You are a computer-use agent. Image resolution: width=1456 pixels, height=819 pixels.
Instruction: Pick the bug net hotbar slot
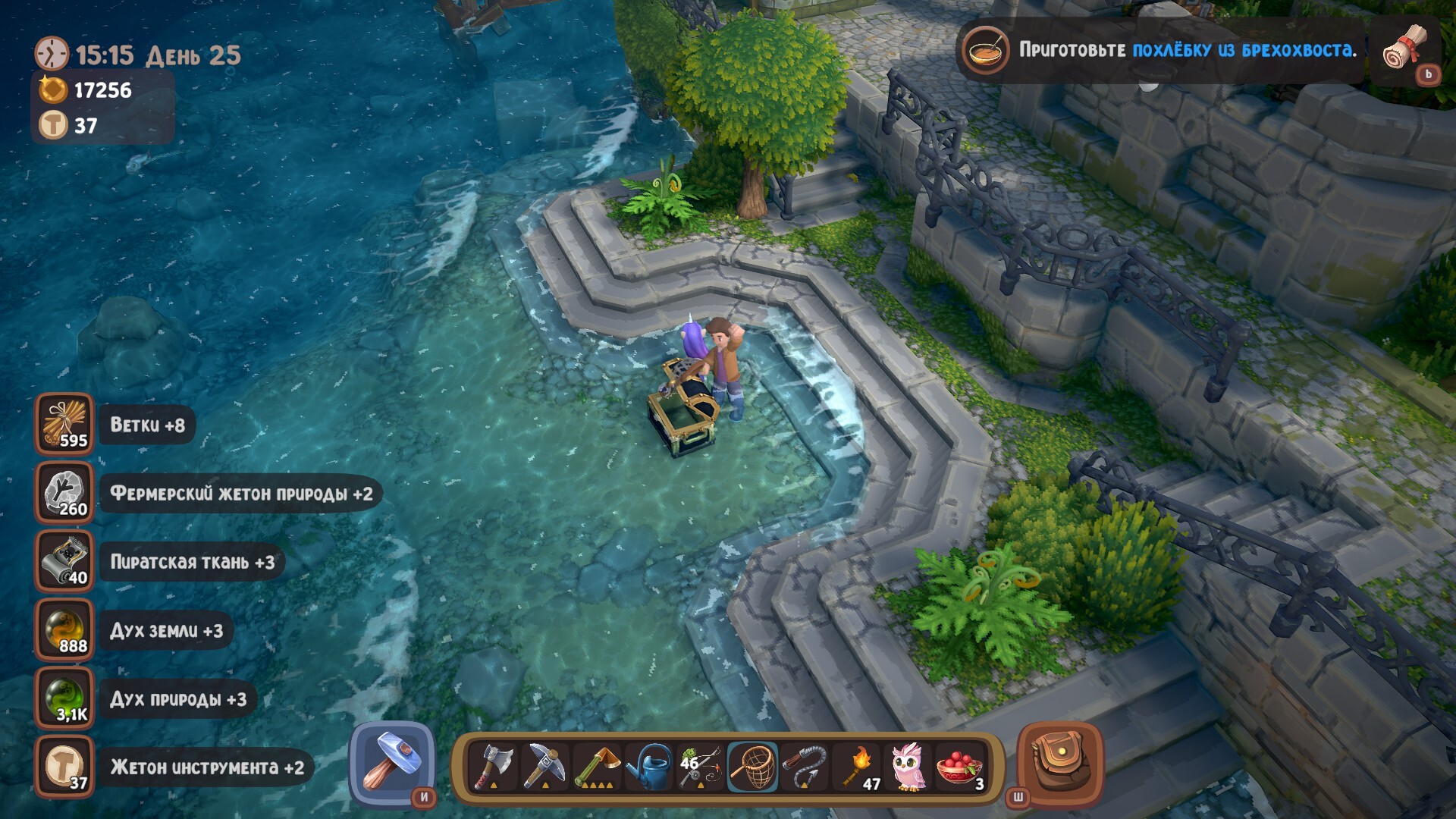pos(753,767)
